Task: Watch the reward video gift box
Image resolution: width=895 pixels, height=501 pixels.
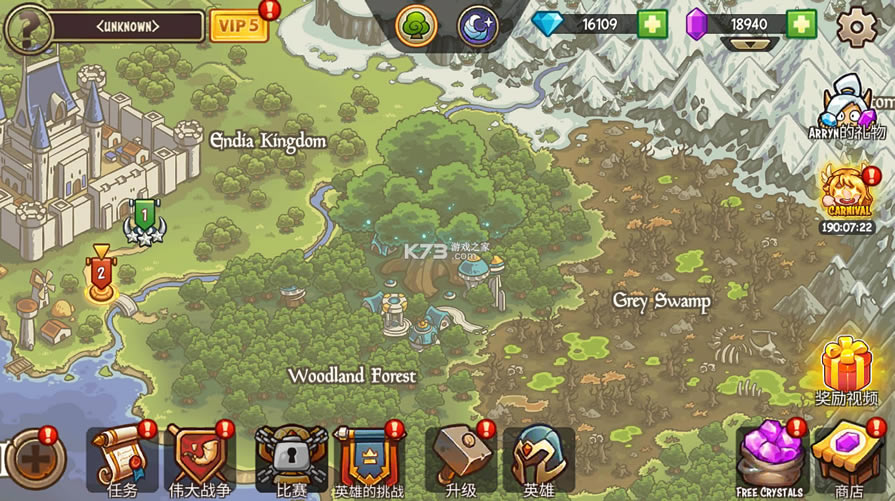Action: pyautogui.click(x=847, y=365)
